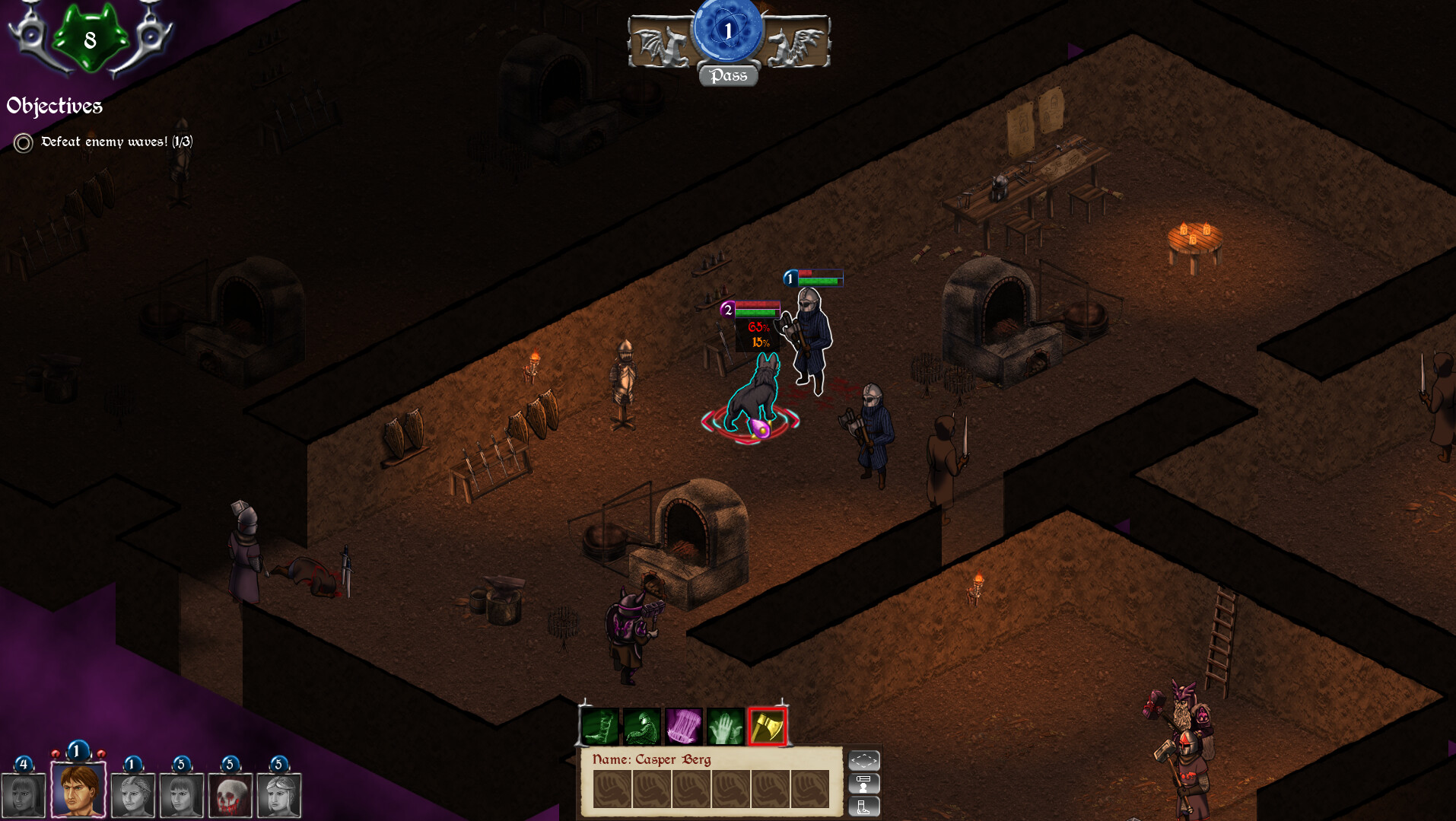Click the boot icon beside the inventory
Viewport: 1456px width, 821px height.
864,808
